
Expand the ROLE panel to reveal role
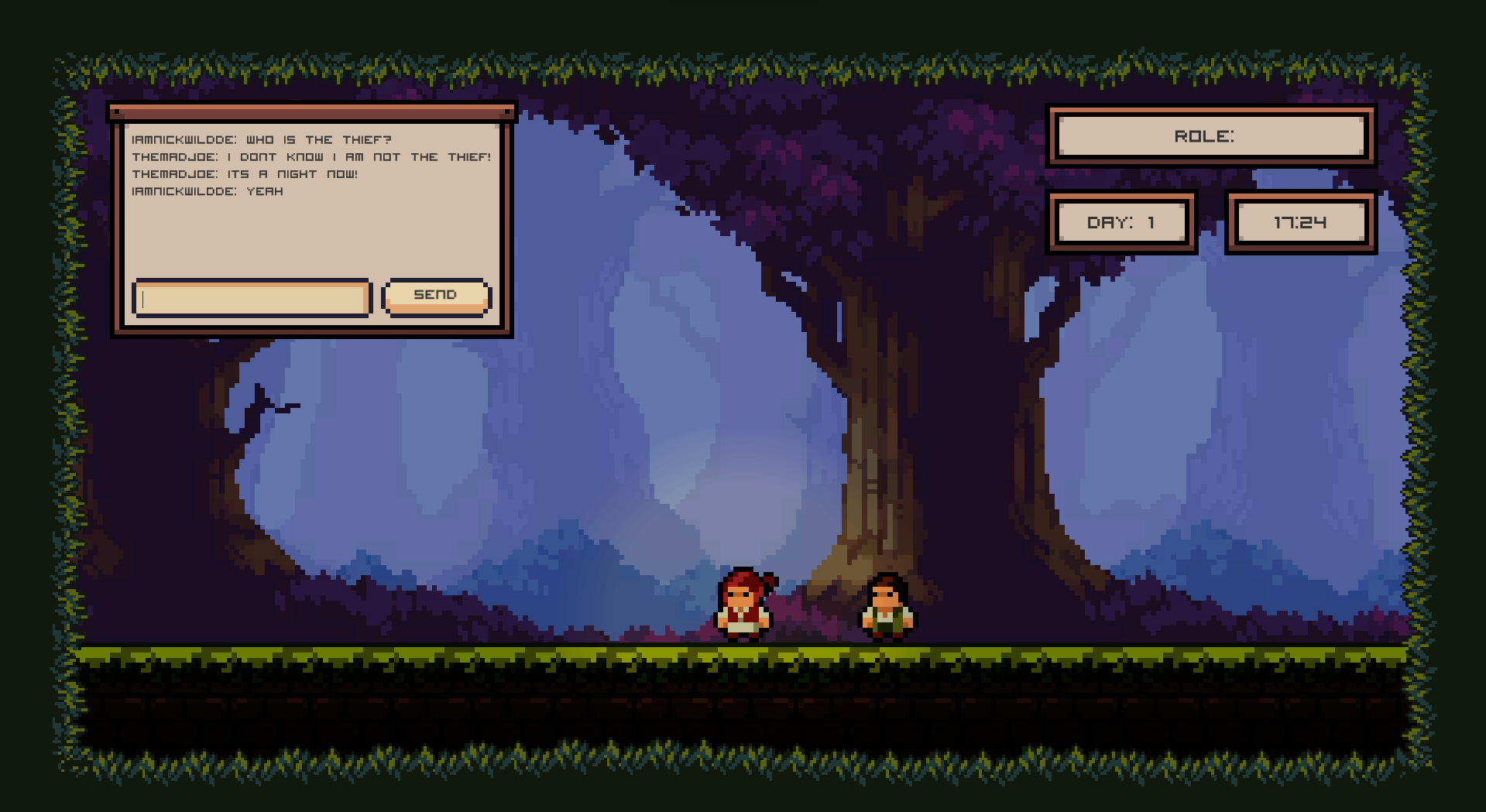point(1210,136)
